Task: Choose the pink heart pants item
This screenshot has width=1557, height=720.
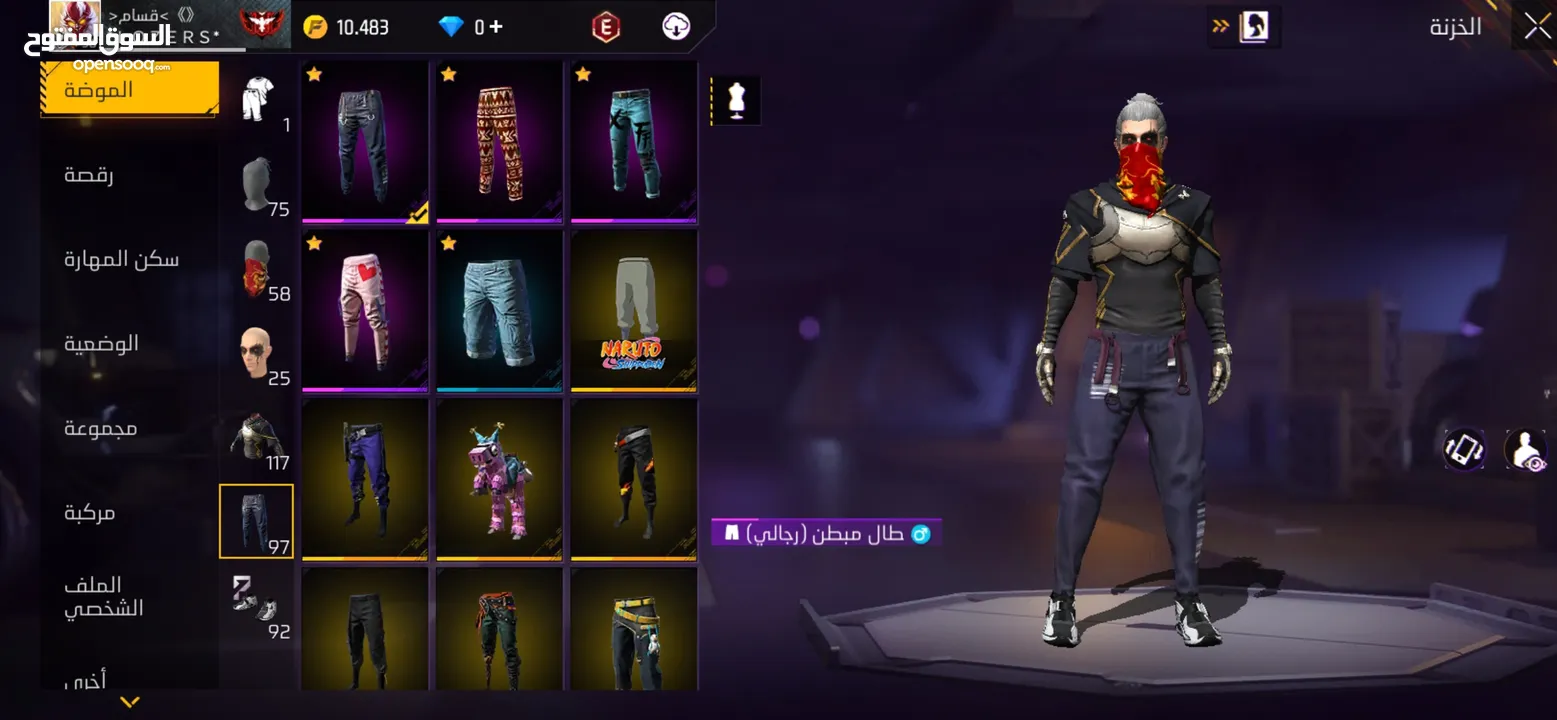Action: coord(365,311)
